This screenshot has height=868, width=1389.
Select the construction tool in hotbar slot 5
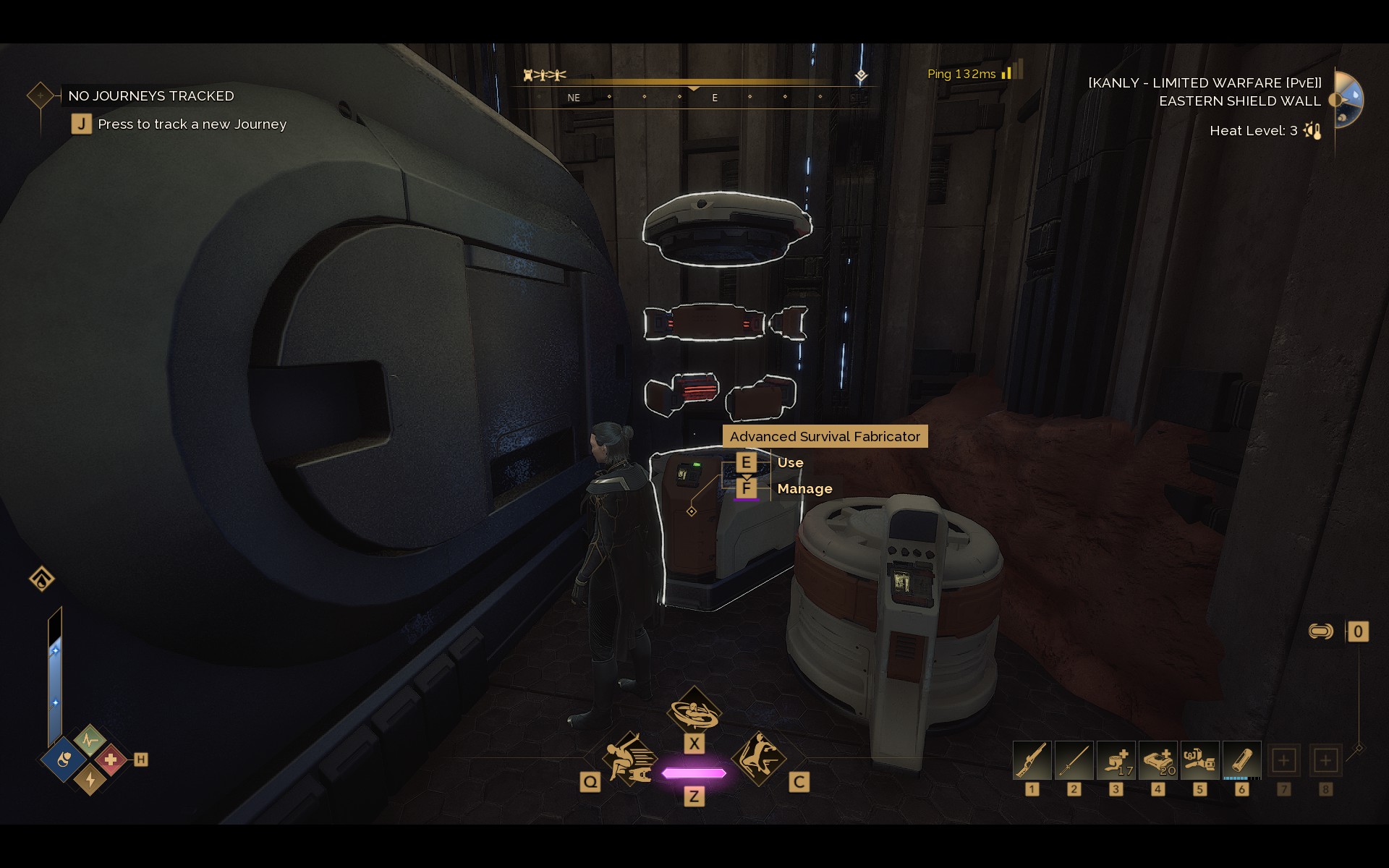[x=1199, y=761]
